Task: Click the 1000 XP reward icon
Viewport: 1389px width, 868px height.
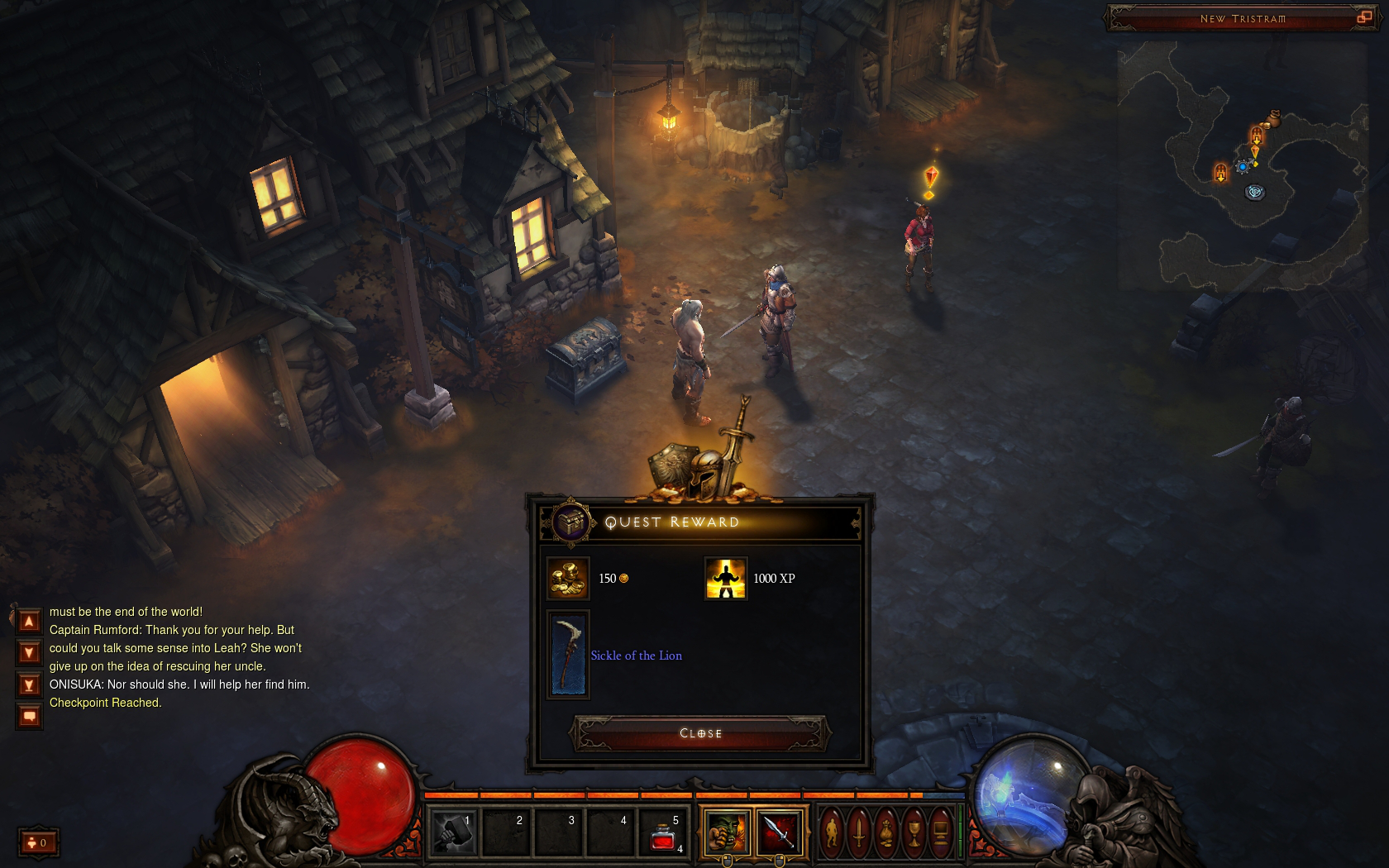Action: 725,578
